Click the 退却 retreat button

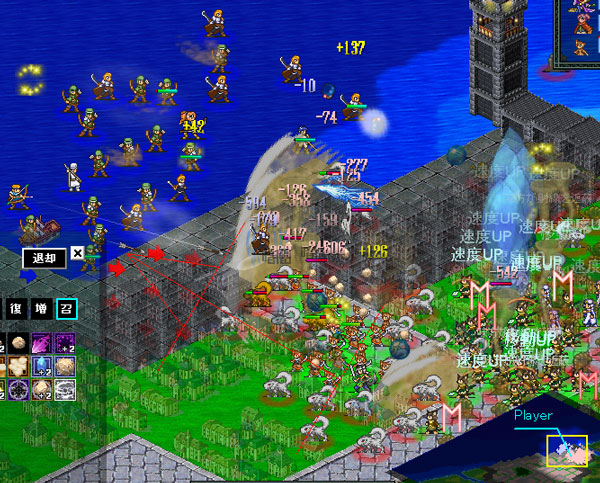tap(44, 257)
